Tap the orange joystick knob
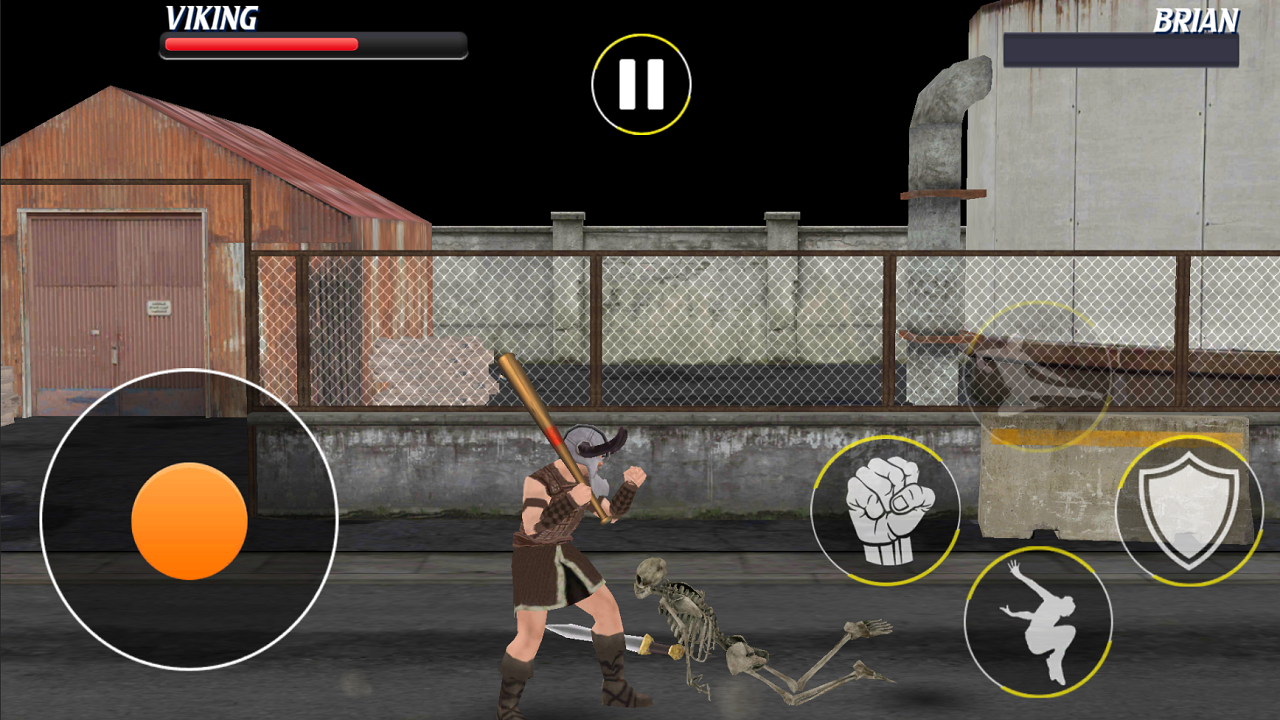This screenshot has width=1280, height=720. (x=188, y=520)
